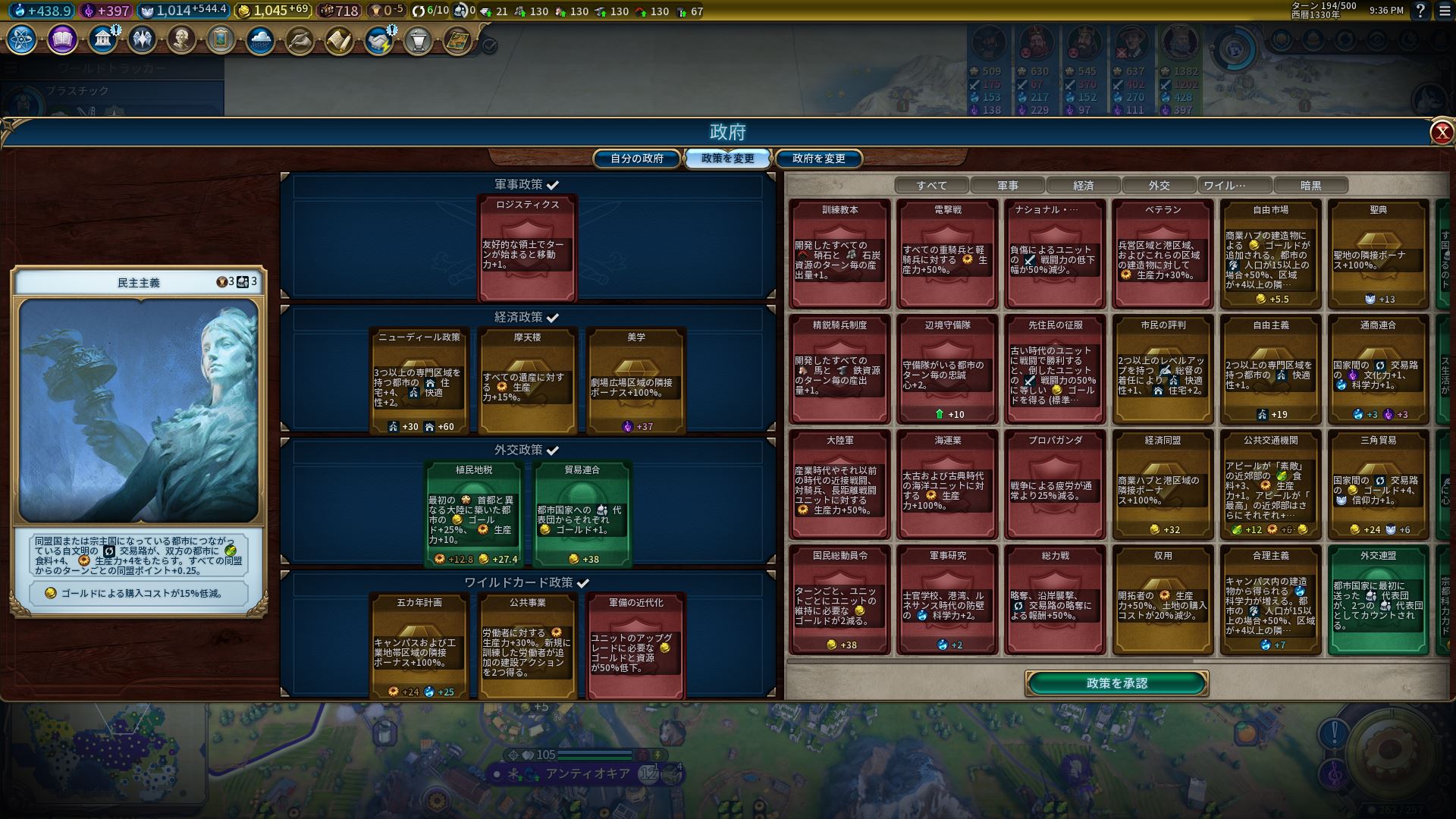Confirm policies with 政策を承認 button

tap(1116, 683)
